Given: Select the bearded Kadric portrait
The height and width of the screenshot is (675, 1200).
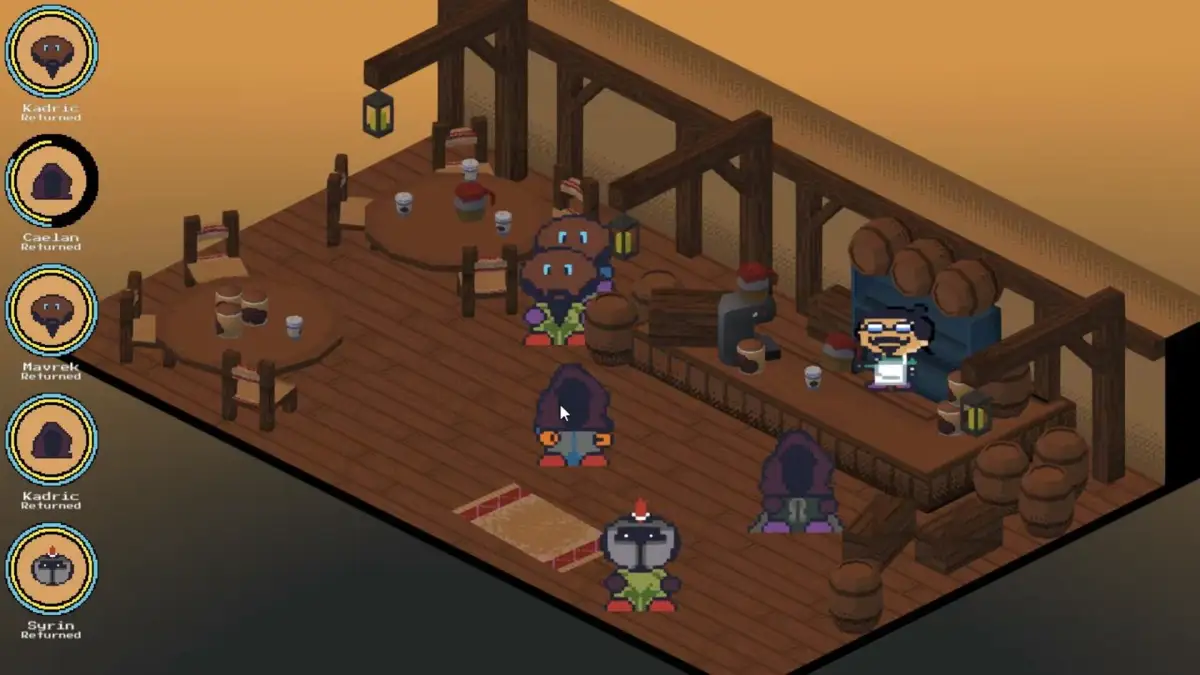Looking at the screenshot, I should [x=51, y=51].
